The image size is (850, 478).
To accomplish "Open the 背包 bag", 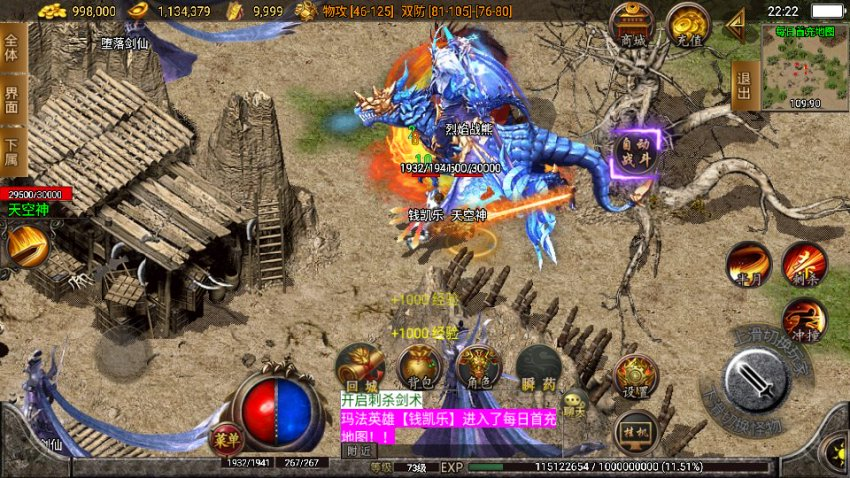I will tap(420, 368).
